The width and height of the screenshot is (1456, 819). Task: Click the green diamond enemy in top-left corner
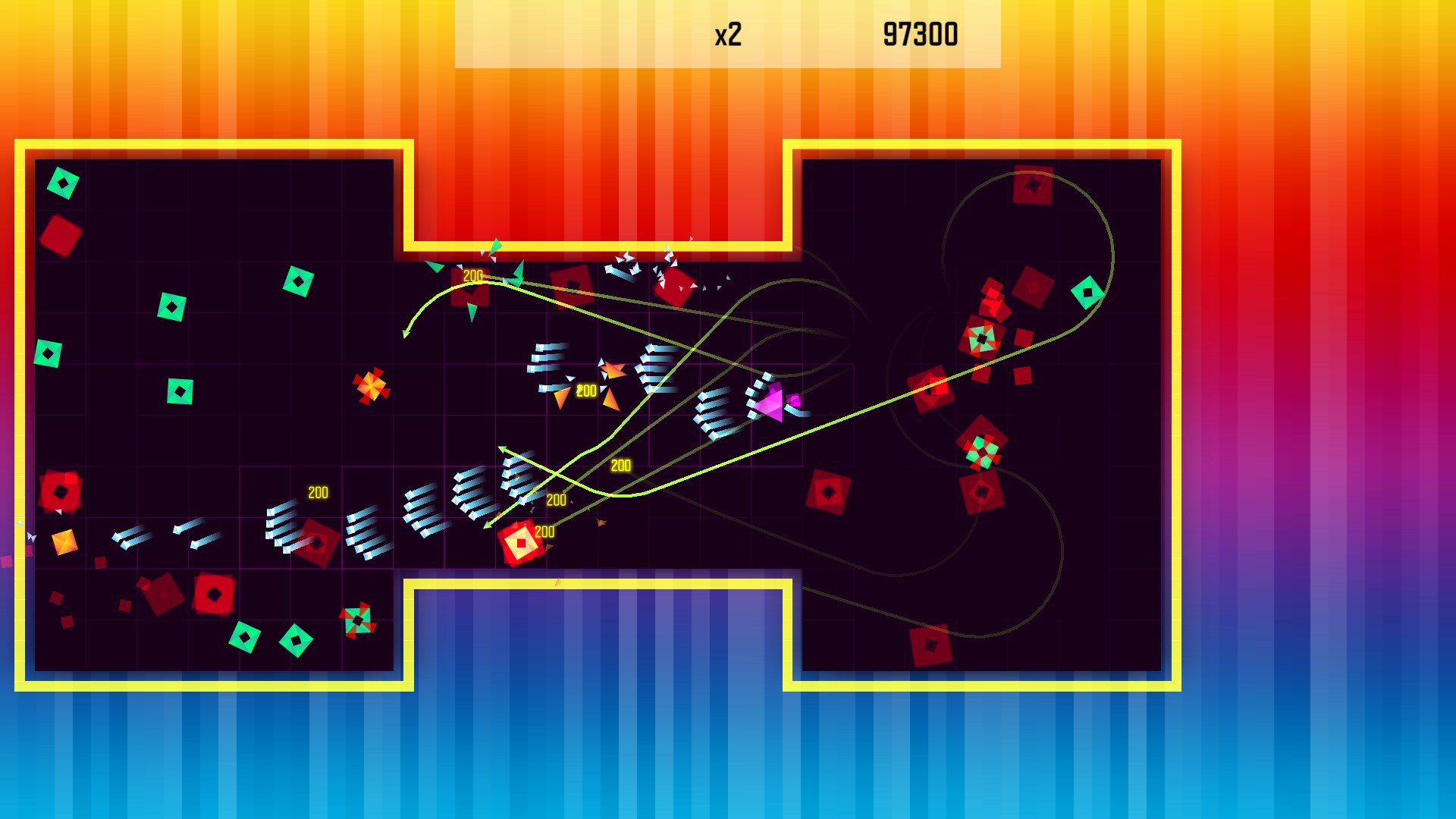click(63, 182)
